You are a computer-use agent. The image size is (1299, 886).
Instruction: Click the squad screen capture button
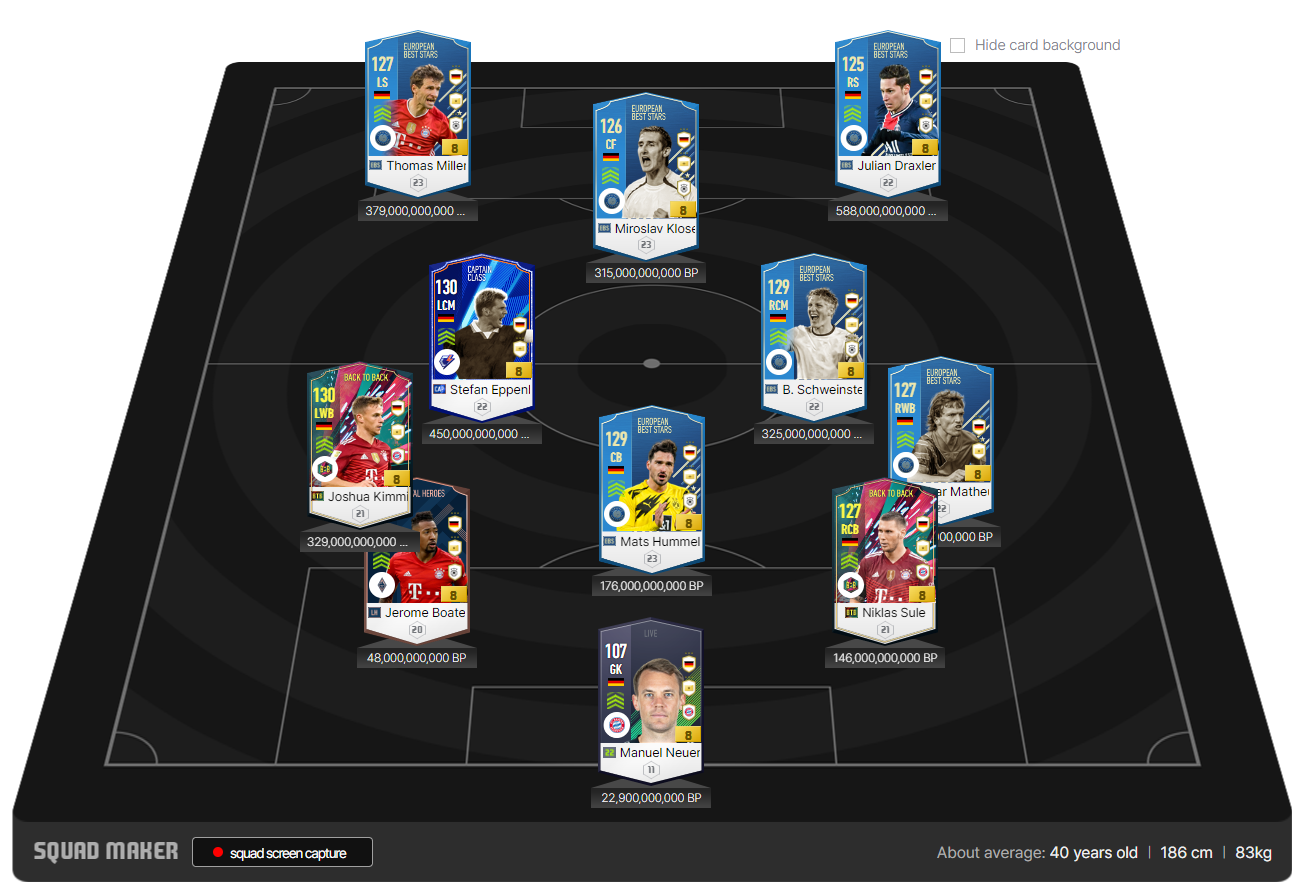282,852
